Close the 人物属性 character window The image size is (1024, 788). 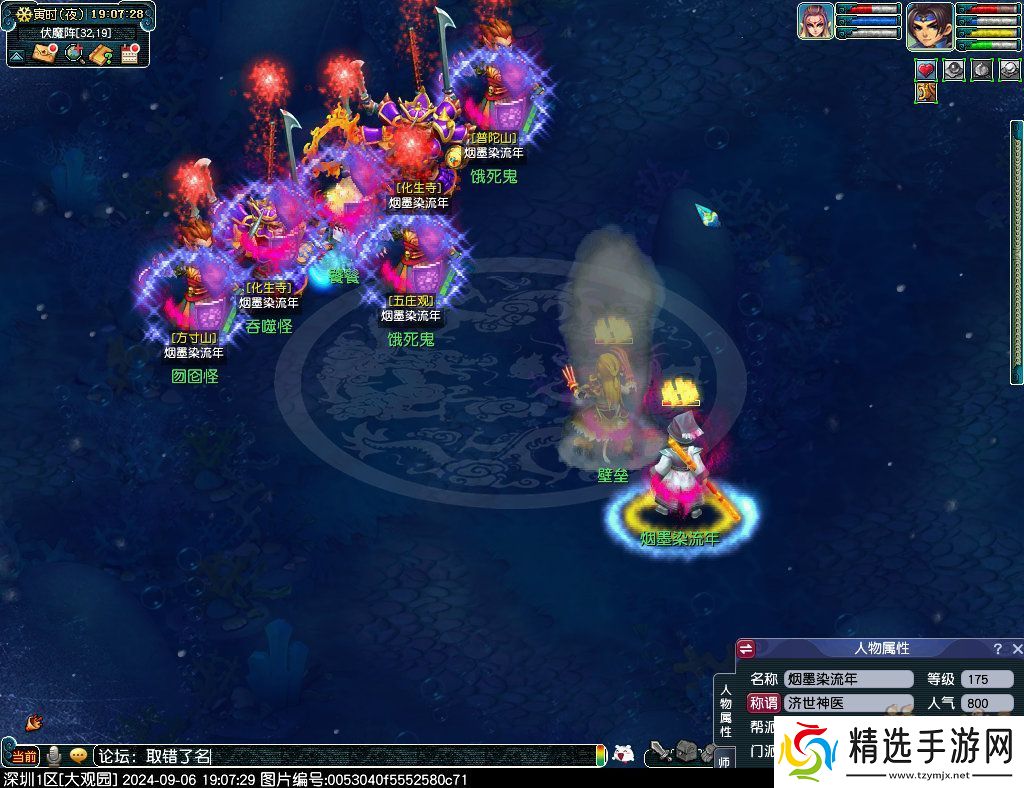click(x=1018, y=649)
